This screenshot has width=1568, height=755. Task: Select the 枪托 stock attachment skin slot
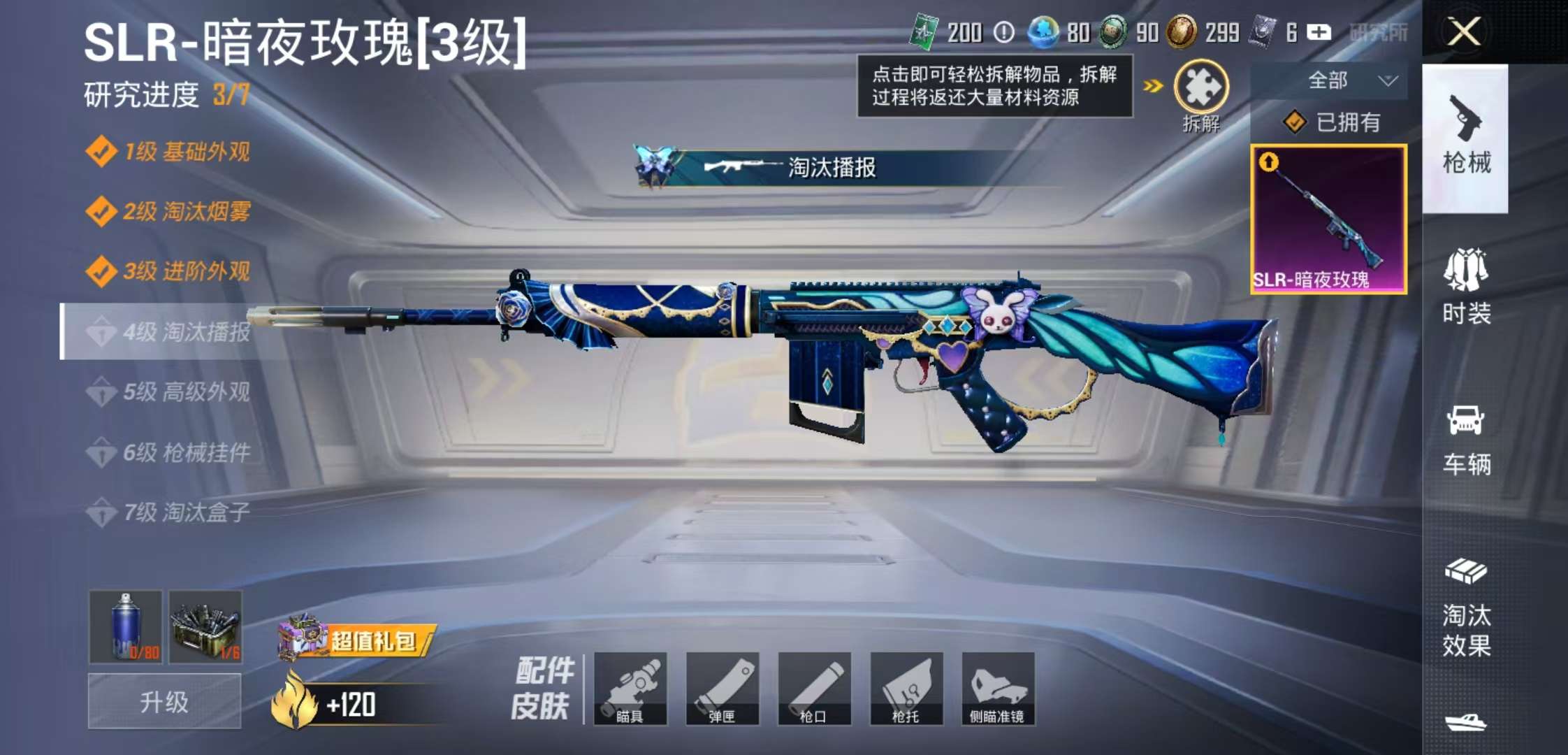pyautogui.click(x=906, y=689)
